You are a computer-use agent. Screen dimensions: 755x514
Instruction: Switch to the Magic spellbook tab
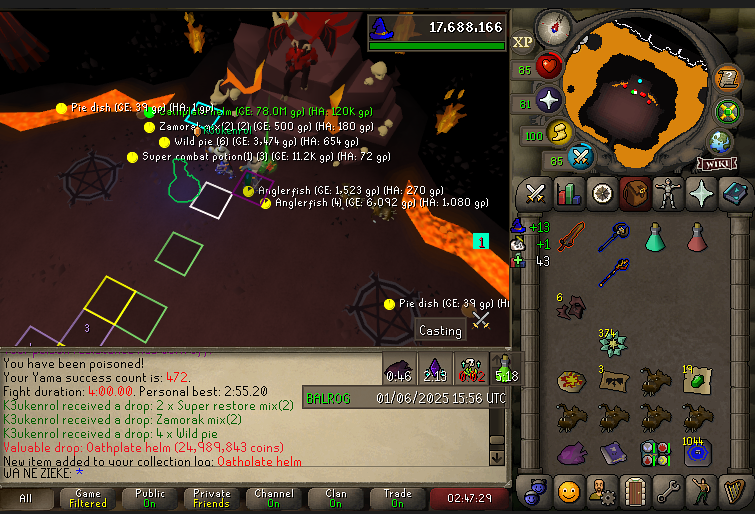(734, 192)
